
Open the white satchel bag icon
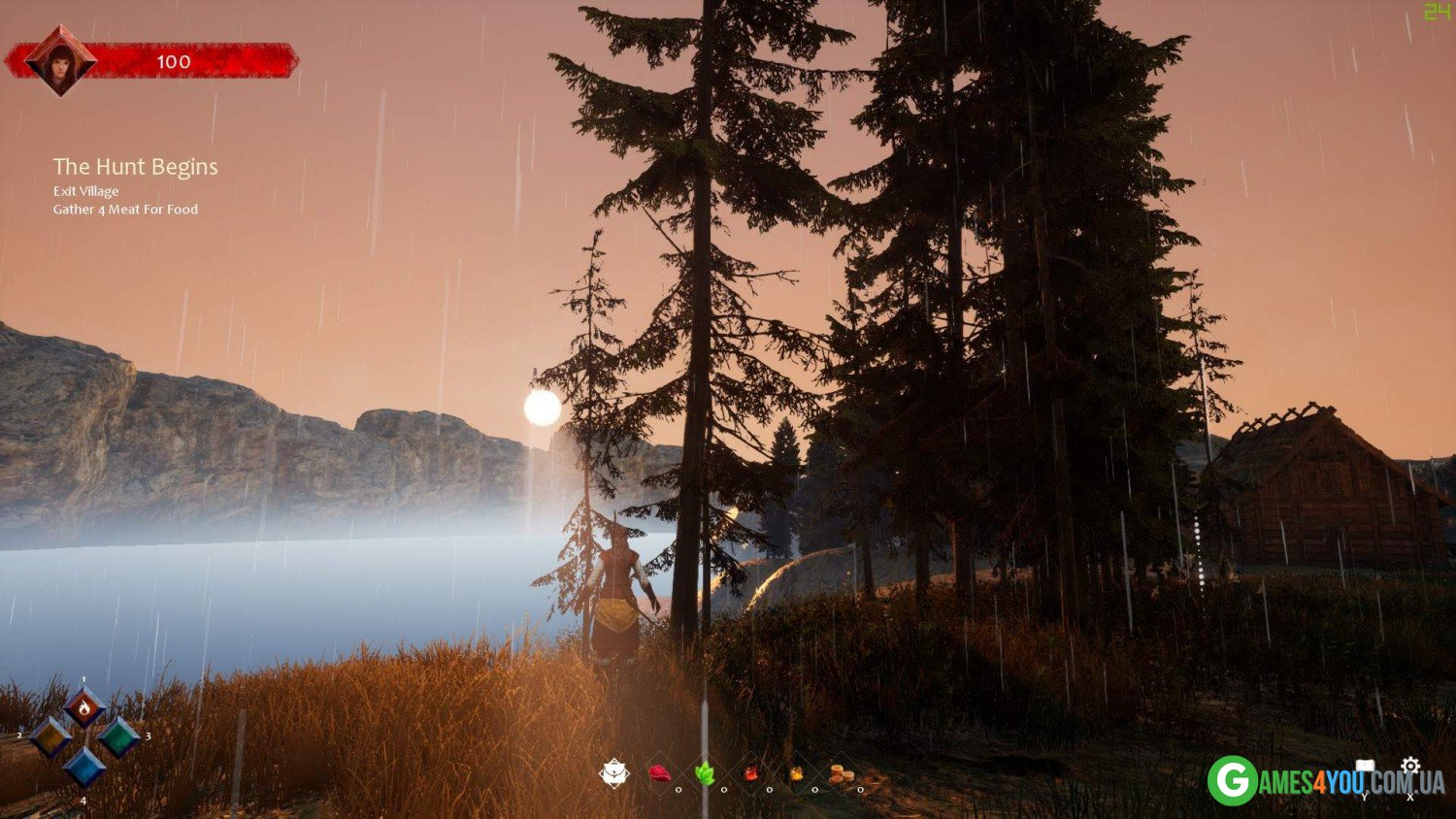pyautogui.click(x=614, y=773)
